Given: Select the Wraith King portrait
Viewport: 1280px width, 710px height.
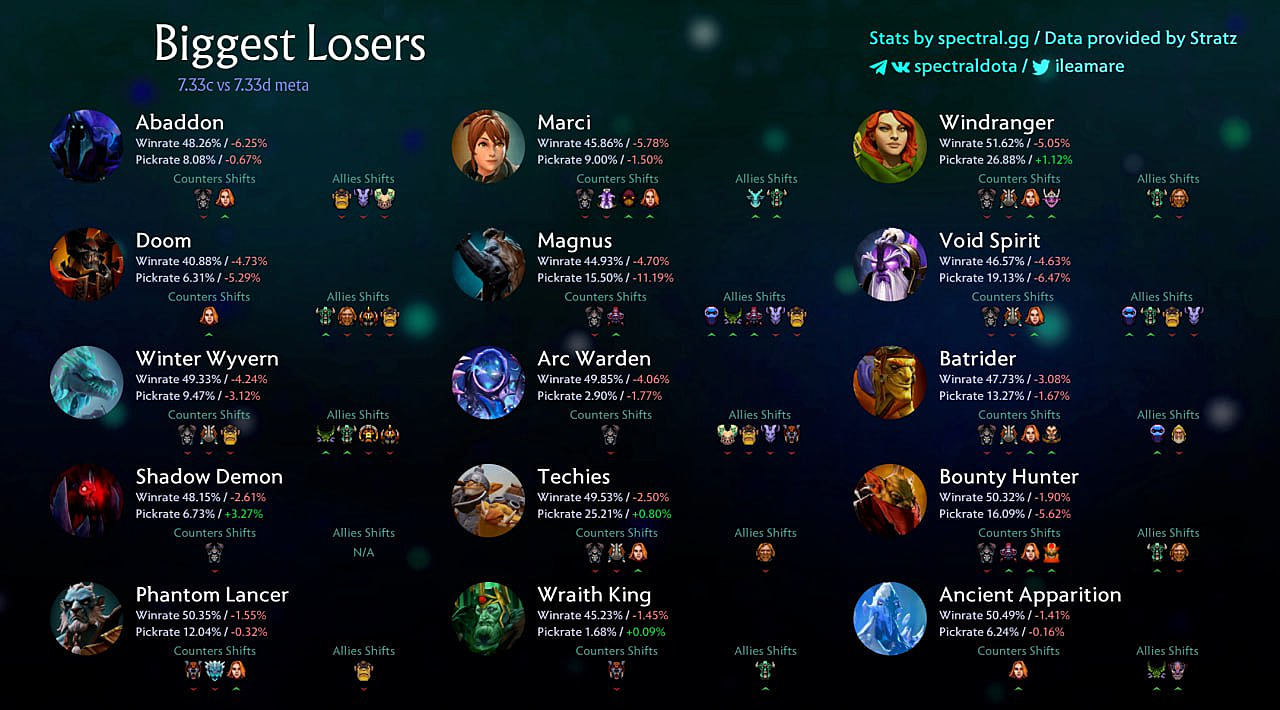Looking at the screenshot, I should (x=488, y=618).
